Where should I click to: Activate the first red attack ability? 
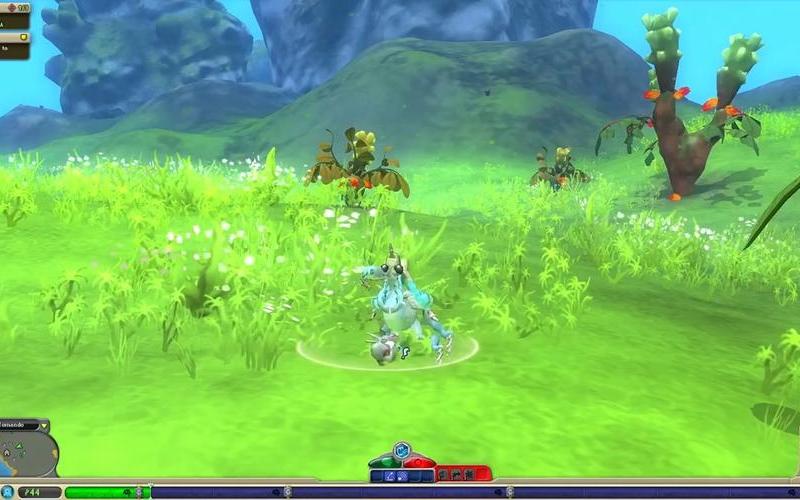coord(443,475)
